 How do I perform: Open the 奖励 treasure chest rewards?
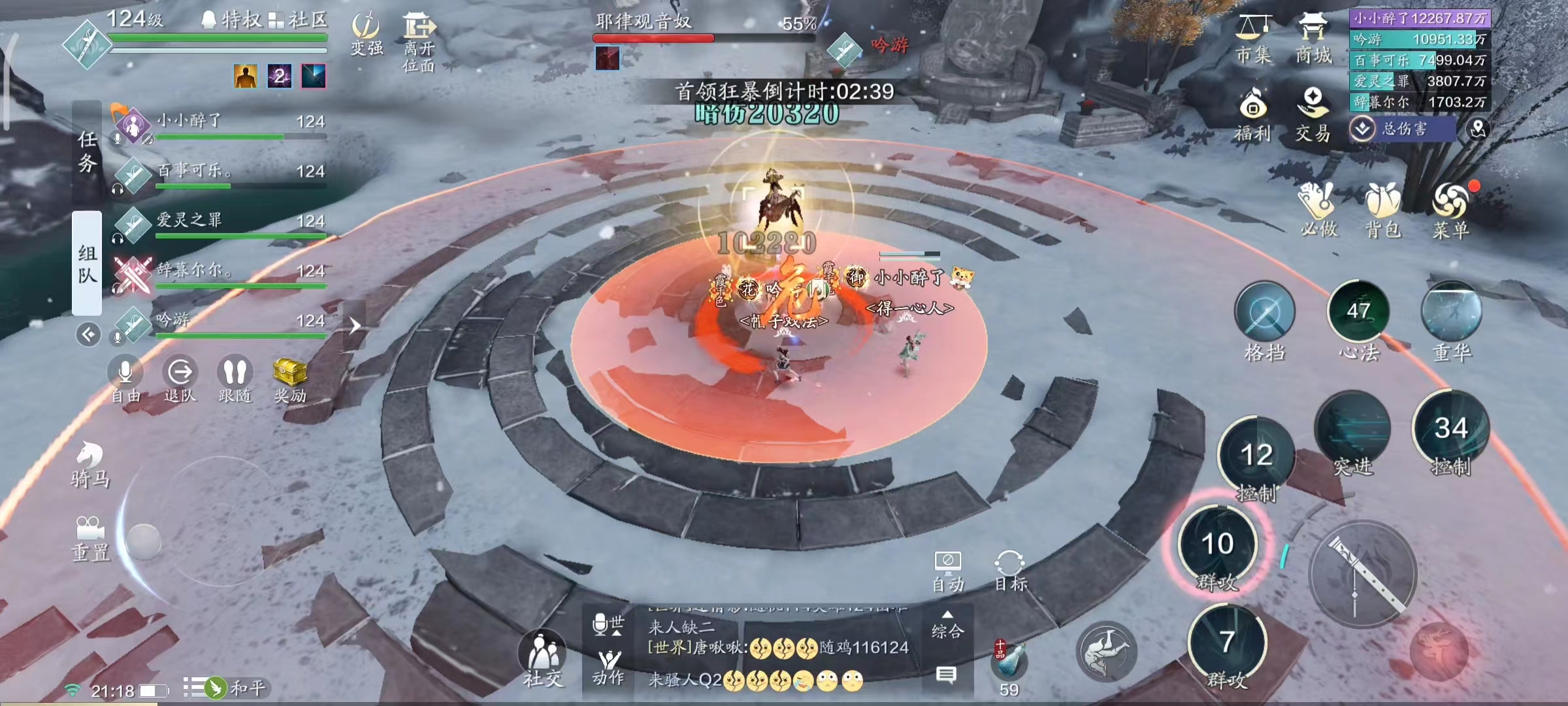coord(289,379)
